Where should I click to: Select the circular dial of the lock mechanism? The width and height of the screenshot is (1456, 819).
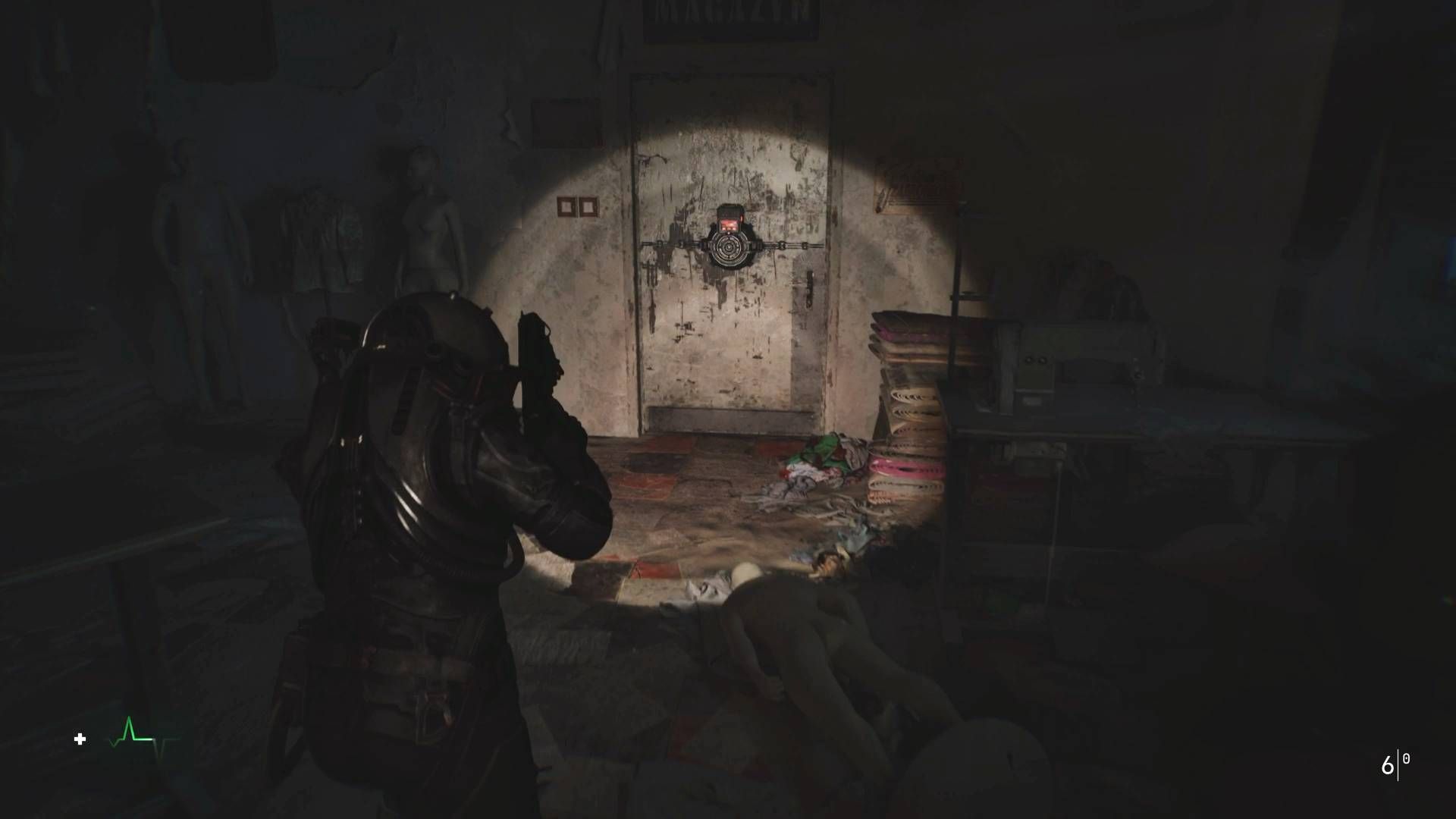click(x=728, y=248)
